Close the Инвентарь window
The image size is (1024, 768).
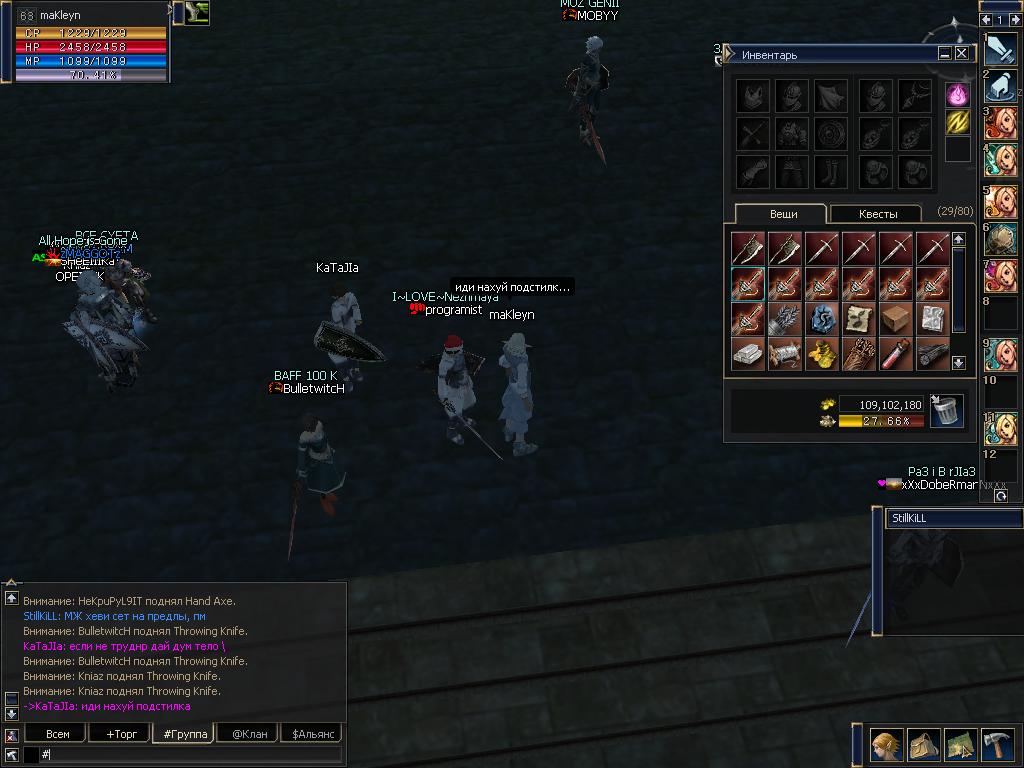point(962,54)
